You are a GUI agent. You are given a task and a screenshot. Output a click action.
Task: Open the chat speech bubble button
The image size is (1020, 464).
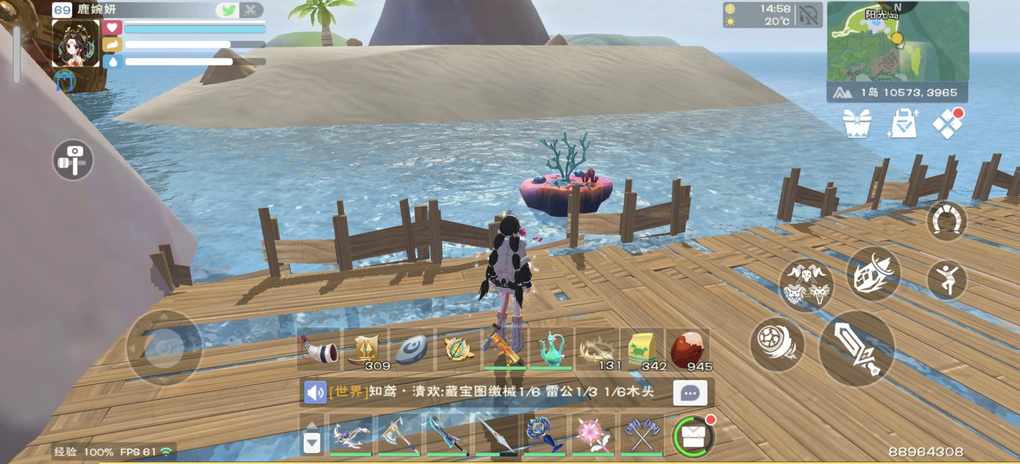[x=690, y=393]
